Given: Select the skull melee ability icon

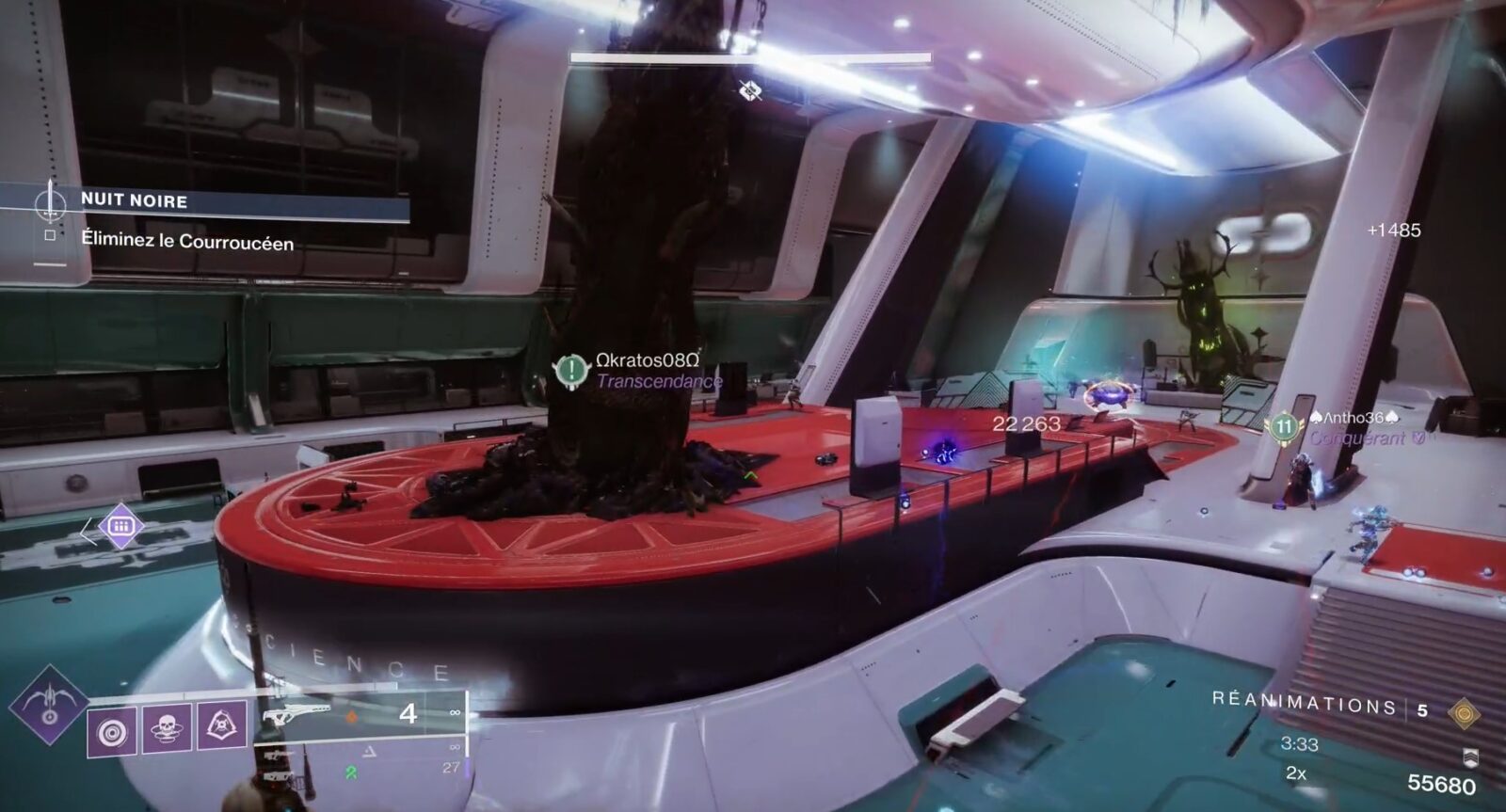Looking at the screenshot, I should [166, 730].
